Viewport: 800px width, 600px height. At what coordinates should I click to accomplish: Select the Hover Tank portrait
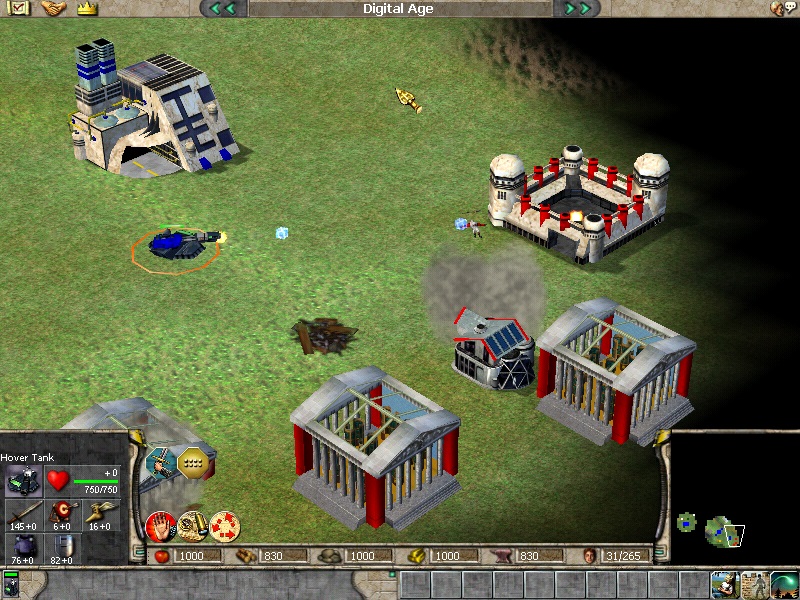(24, 482)
